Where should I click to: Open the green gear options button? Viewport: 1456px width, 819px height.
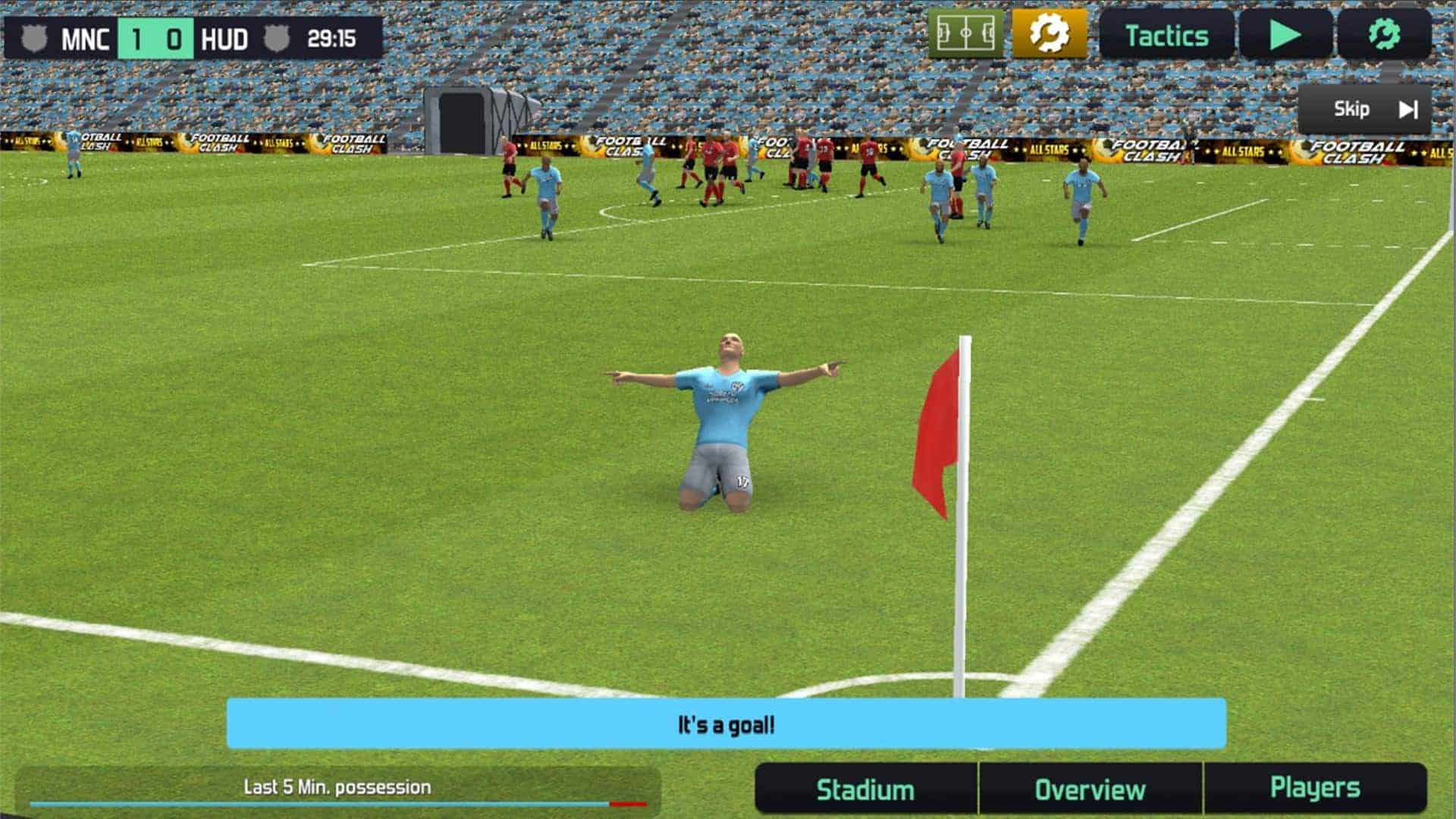click(x=1384, y=35)
